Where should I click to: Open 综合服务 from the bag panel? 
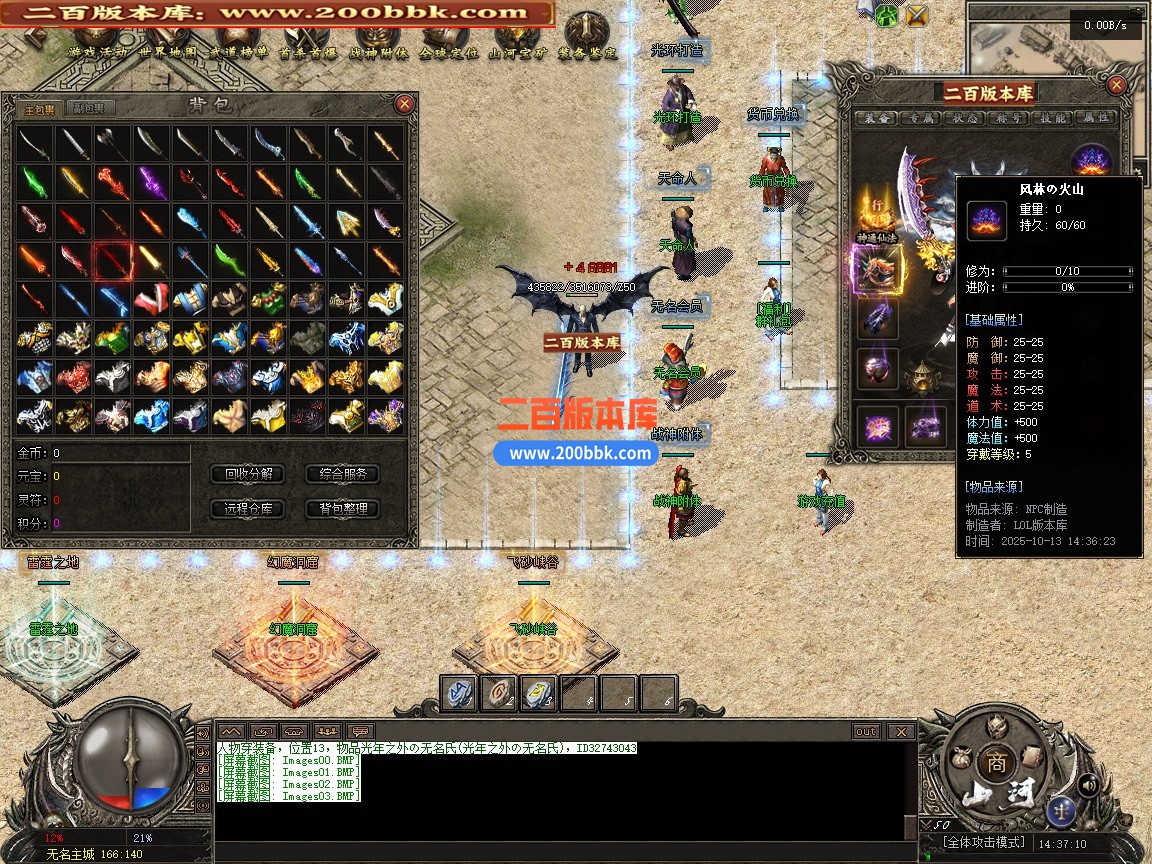click(x=343, y=474)
